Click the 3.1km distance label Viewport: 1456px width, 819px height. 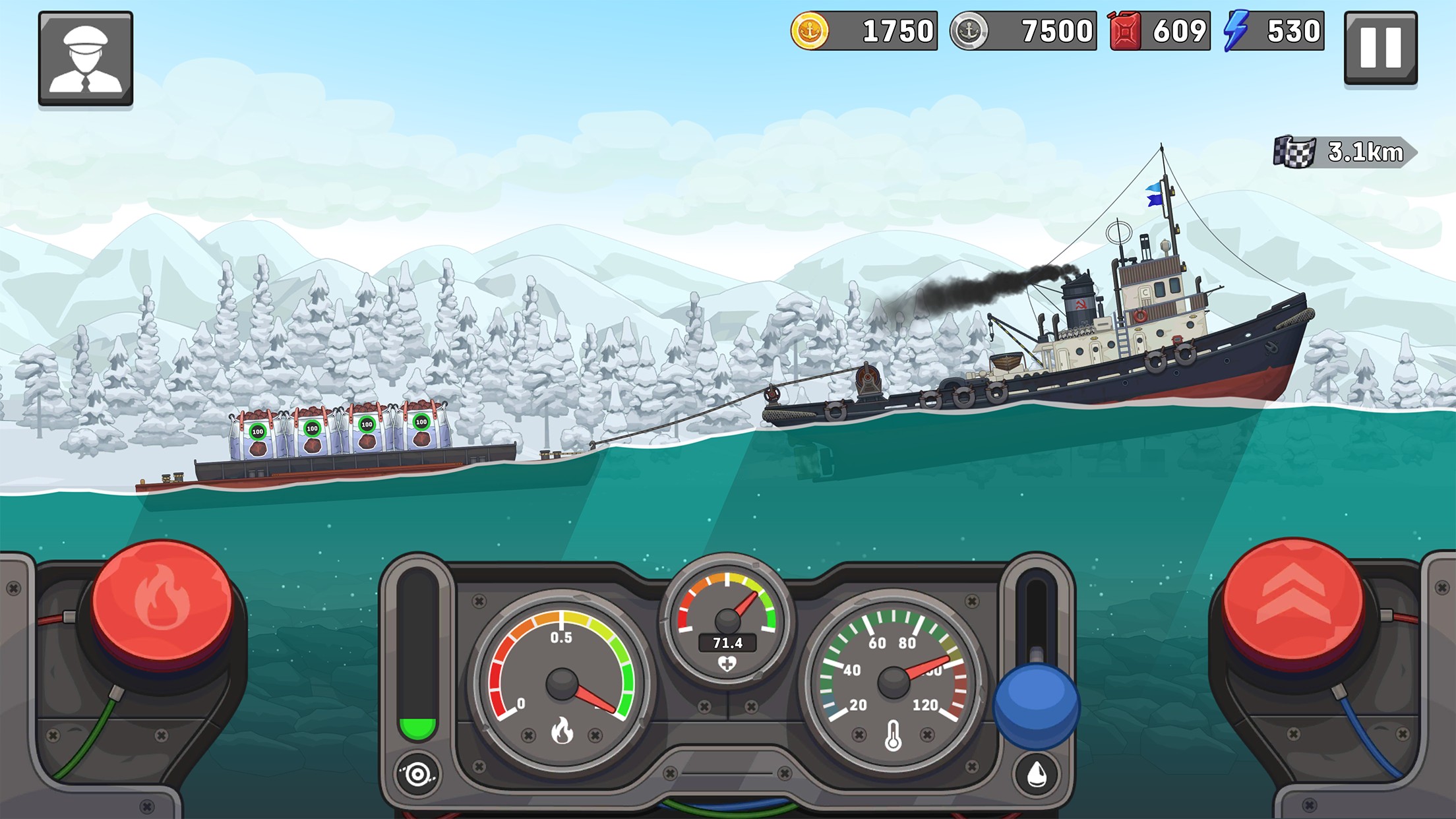1365,153
